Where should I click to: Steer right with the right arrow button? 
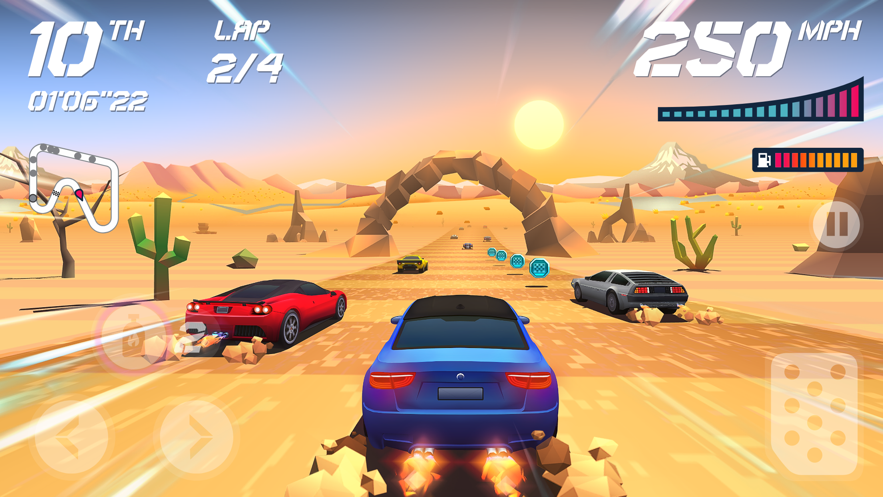point(197,435)
